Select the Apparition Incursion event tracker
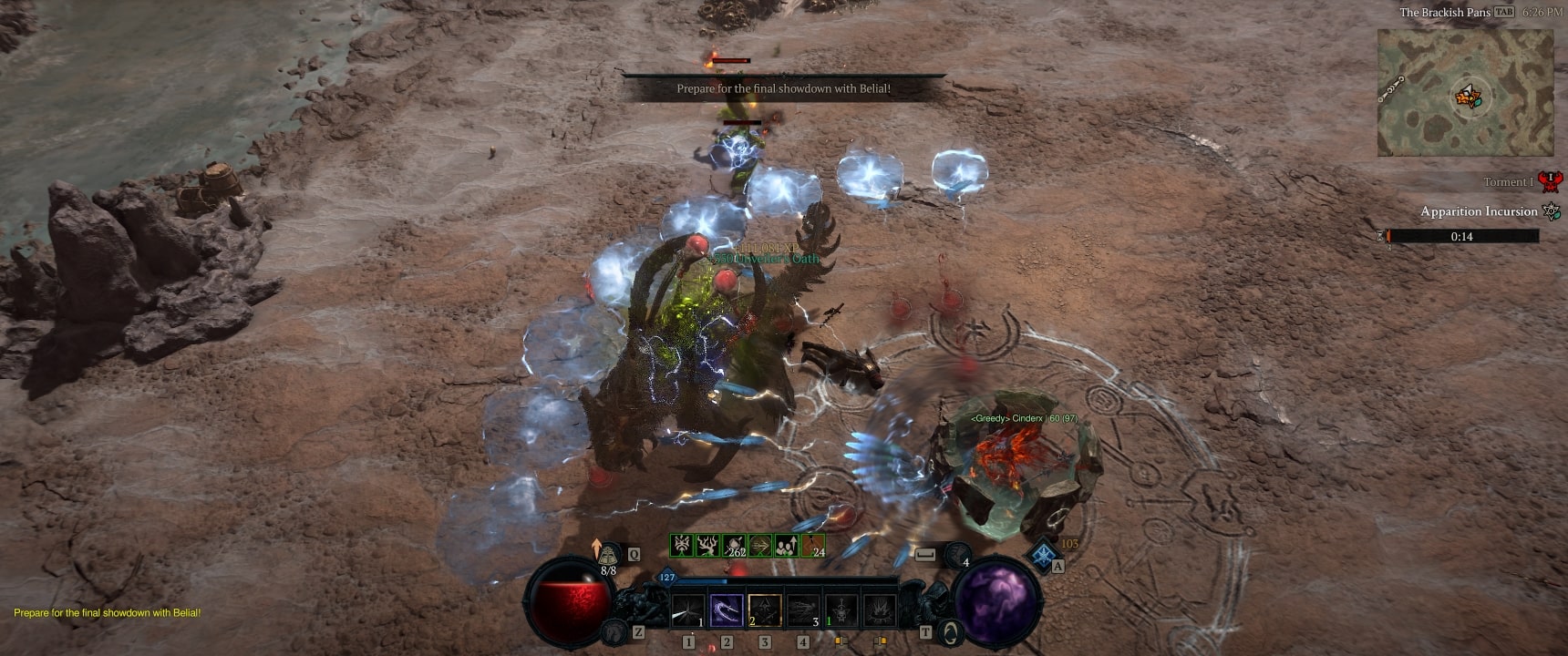This screenshot has width=1568, height=656. pos(1479,211)
